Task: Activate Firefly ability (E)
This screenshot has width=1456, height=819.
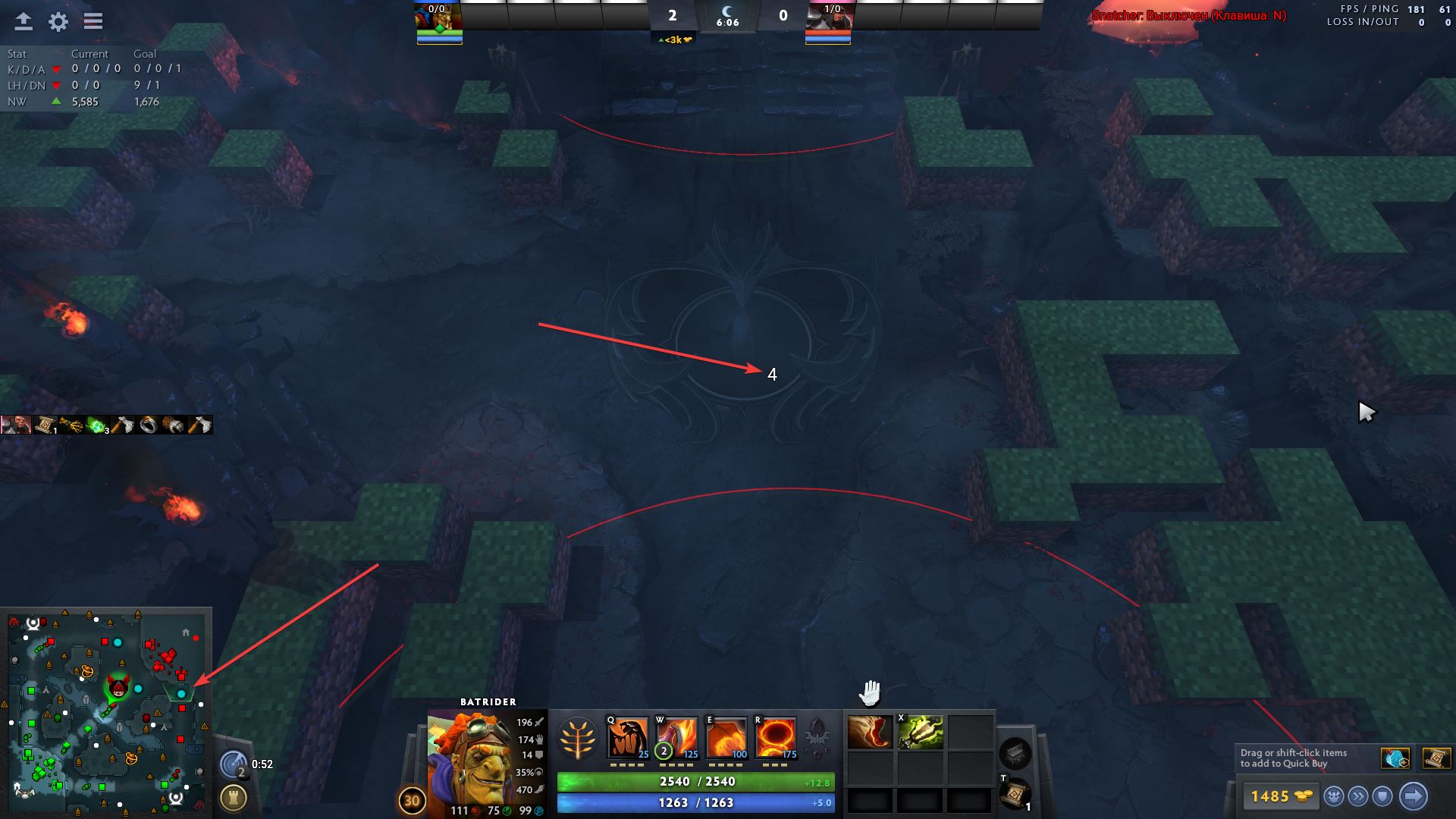Action: coord(726,737)
